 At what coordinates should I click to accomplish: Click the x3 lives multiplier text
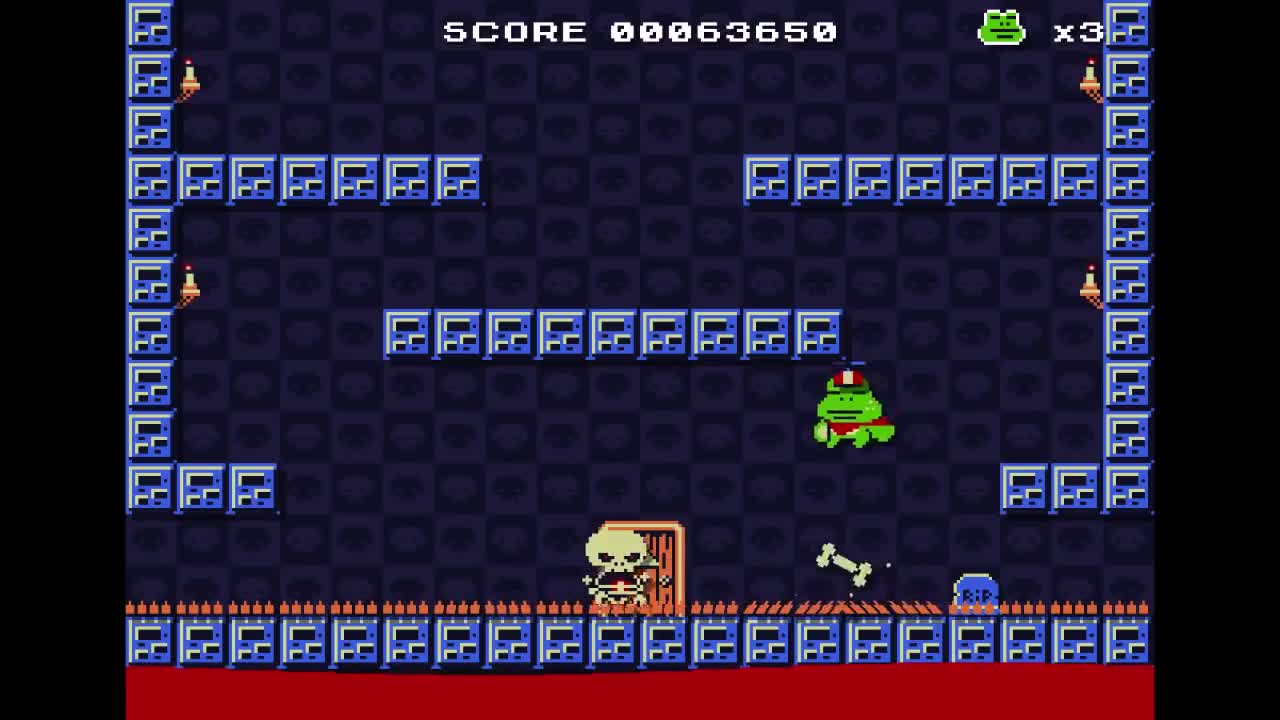point(1078,31)
